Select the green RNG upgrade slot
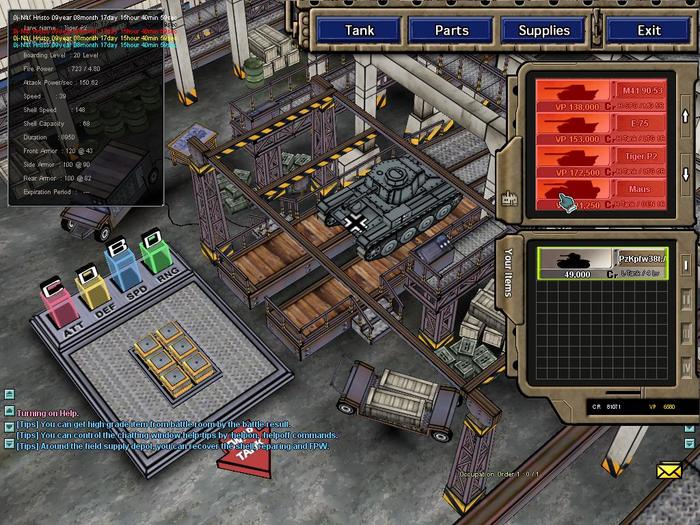Viewport: 700px width, 525px height. tap(155, 254)
